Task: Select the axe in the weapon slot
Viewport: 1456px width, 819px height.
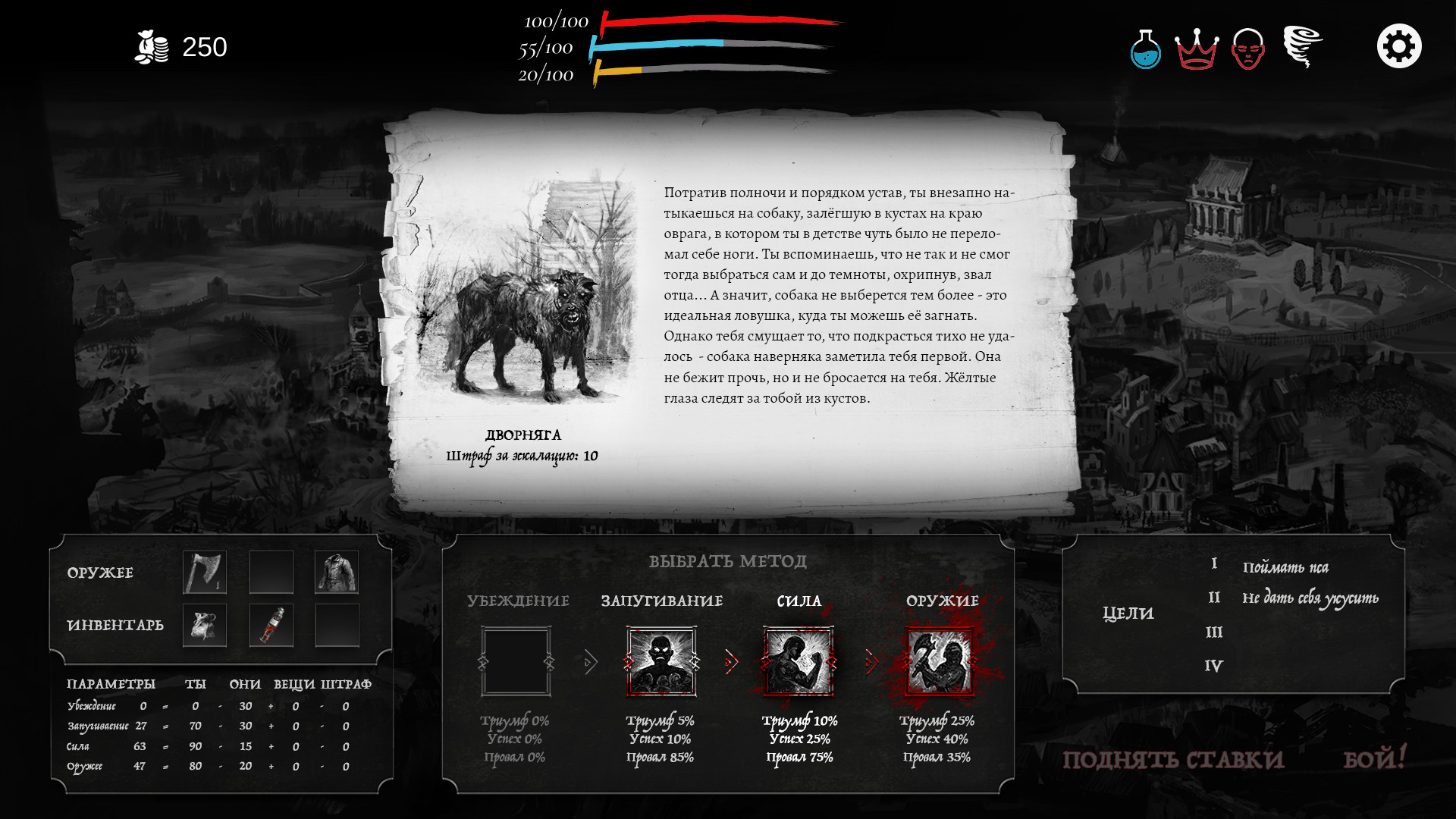Action: point(204,571)
